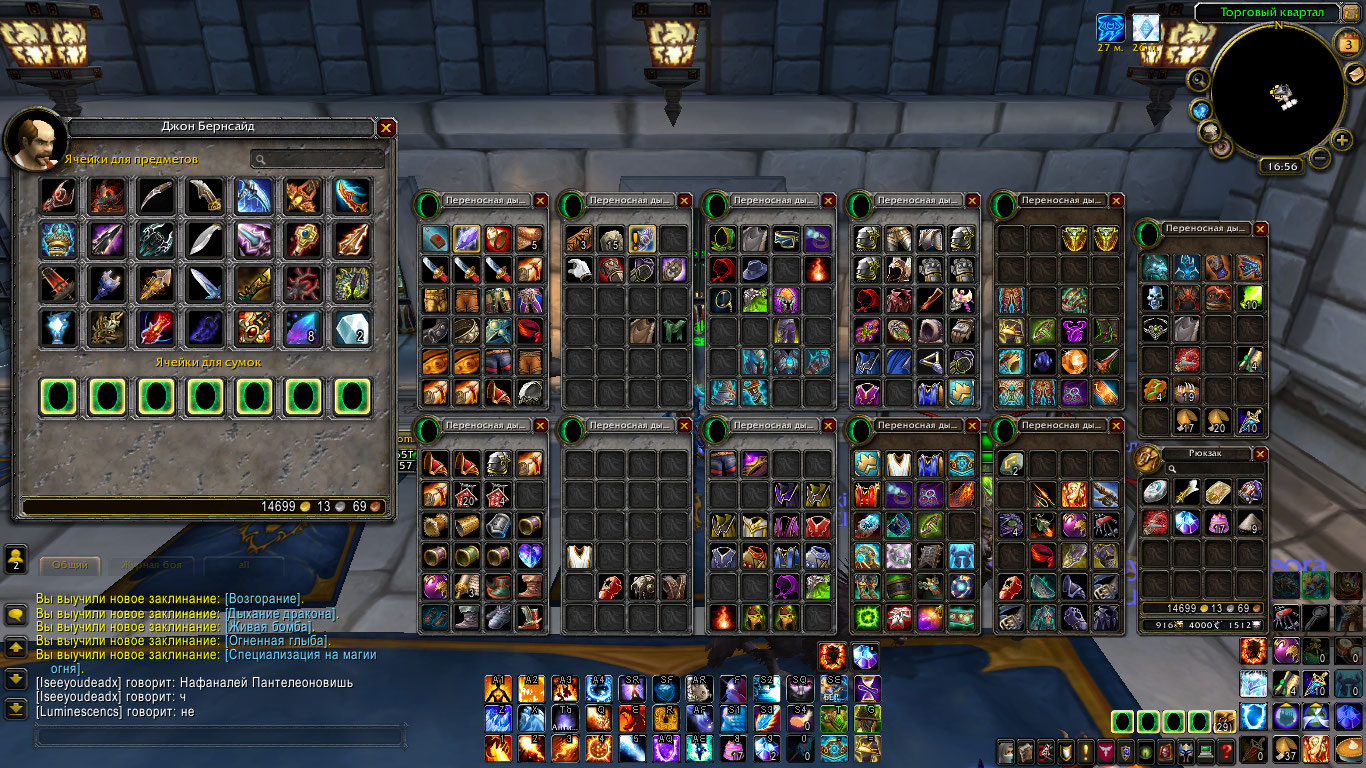Open the social friends button showing 2
This screenshot has width=1366, height=768.
[16, 559]
